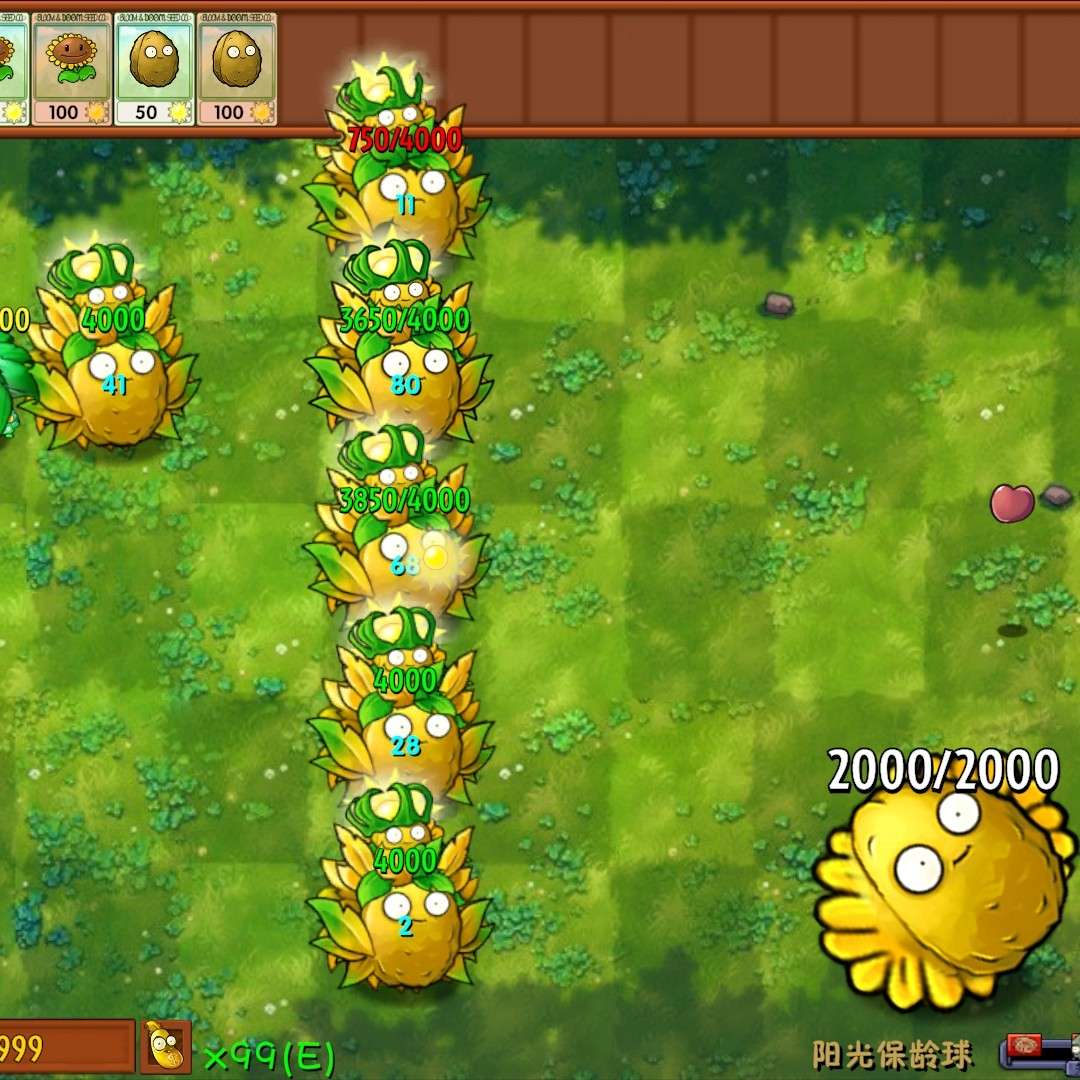
Task: Pick the Wall-nut seed packet costing 50
Action: 154,68
